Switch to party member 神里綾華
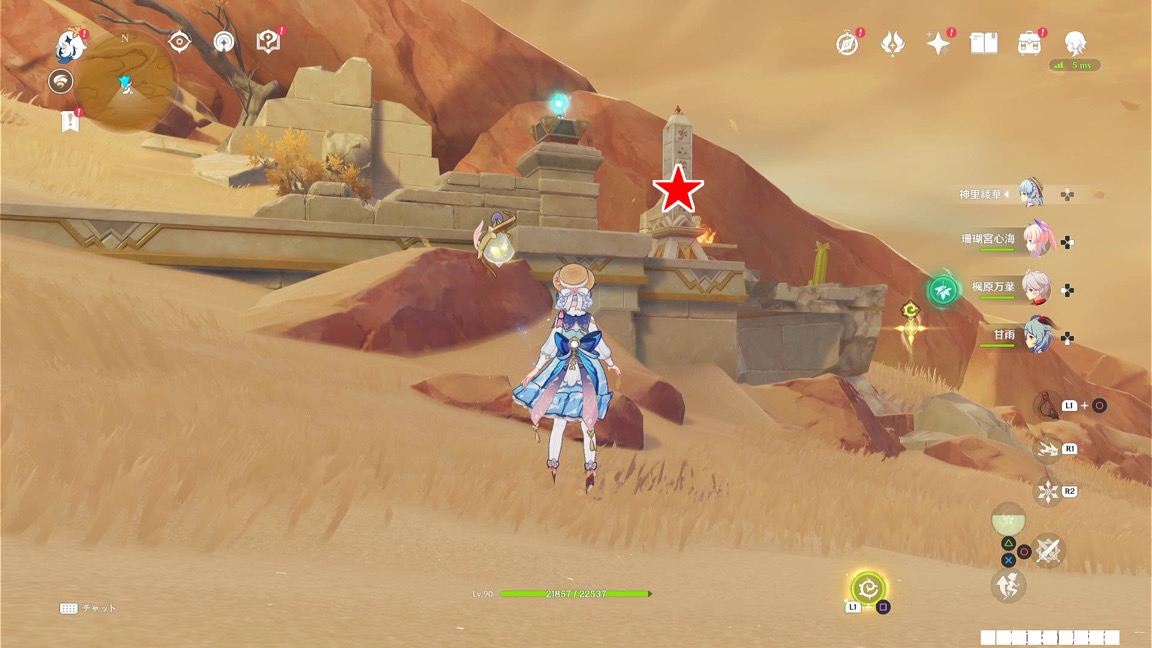This screenshot has width=1152, height=648. pyautogui.click(x=1032, y=194)
